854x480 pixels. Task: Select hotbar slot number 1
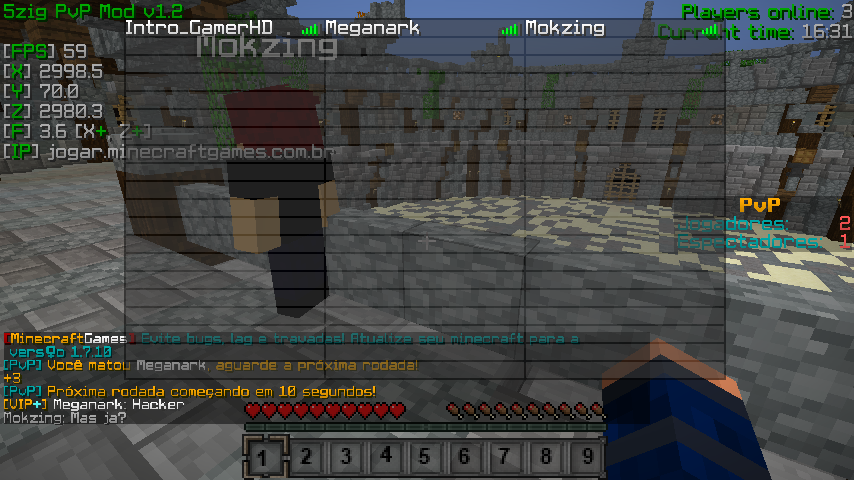point(264,457)
